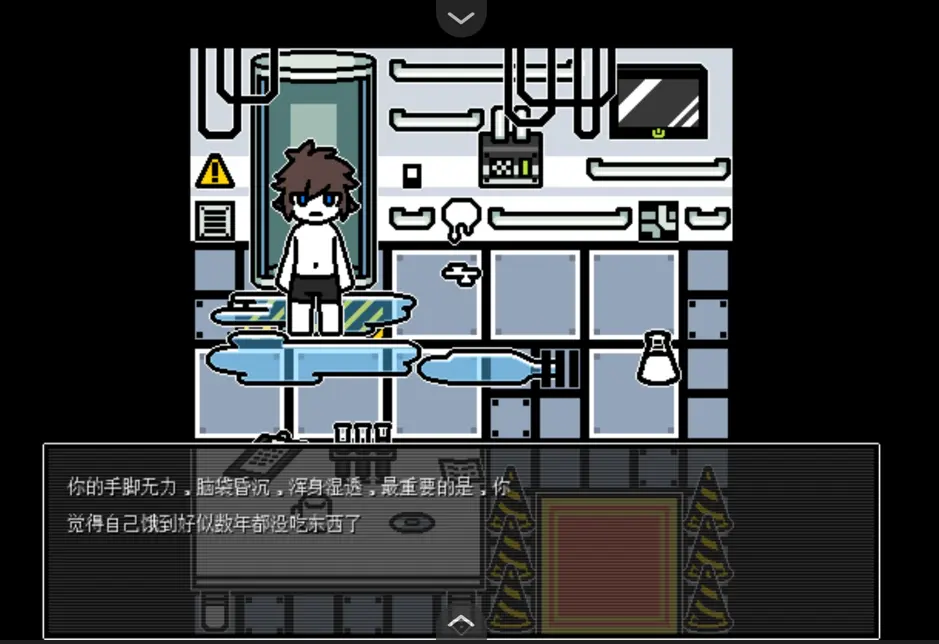Open the bottom upward chevron panel

click(x=461, y=623)
